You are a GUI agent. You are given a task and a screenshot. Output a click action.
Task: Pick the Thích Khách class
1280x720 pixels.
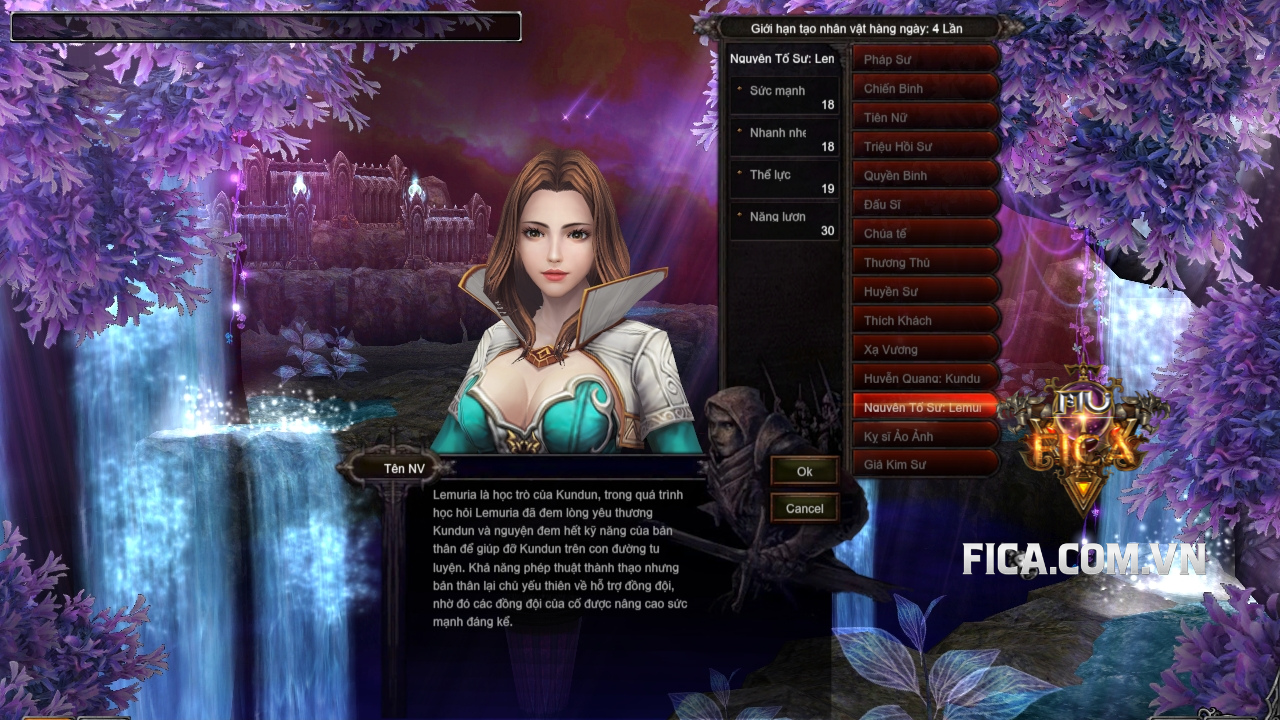(x=925, y=321)
